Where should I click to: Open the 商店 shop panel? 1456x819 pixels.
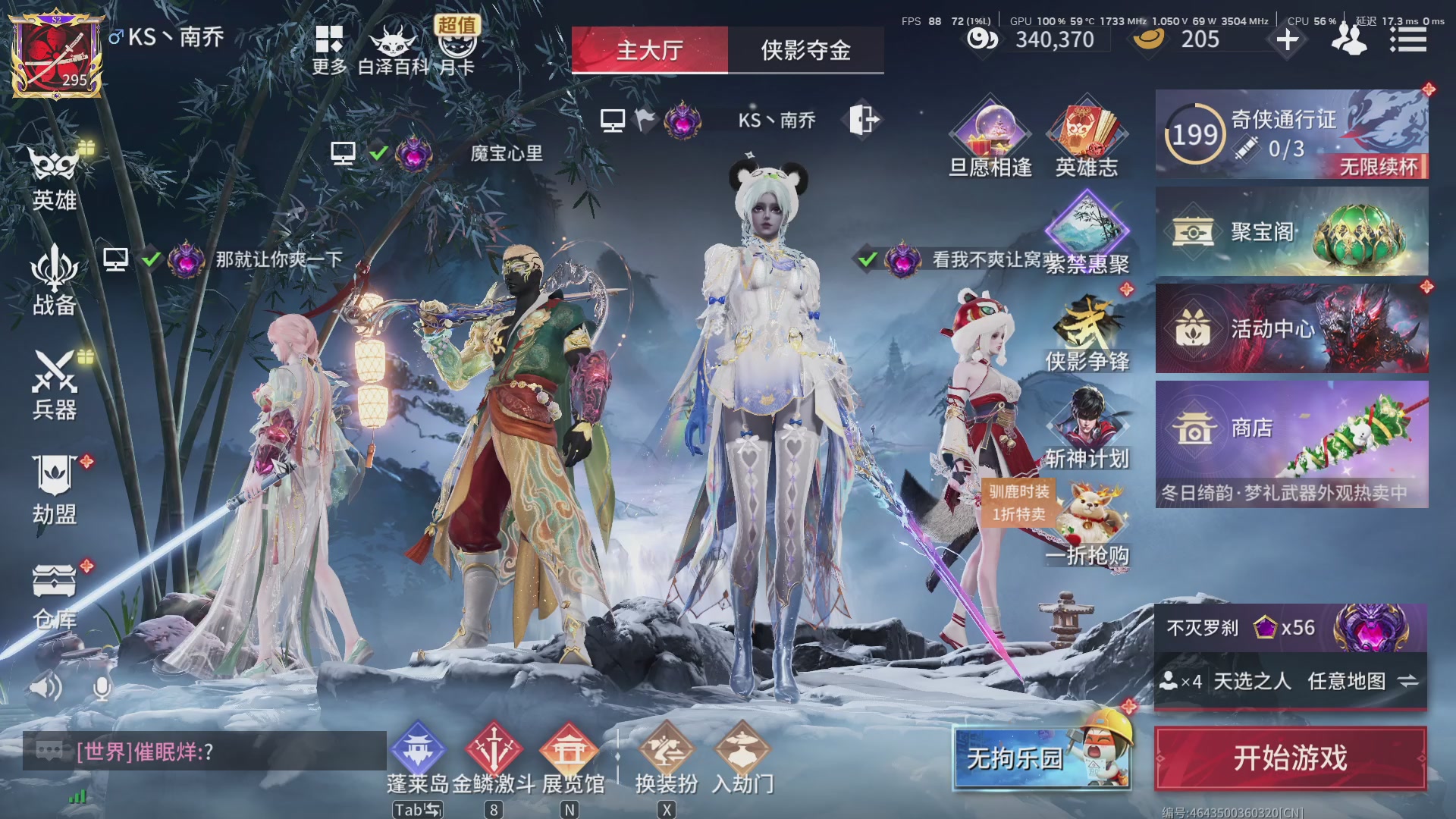click(1289, 428)
